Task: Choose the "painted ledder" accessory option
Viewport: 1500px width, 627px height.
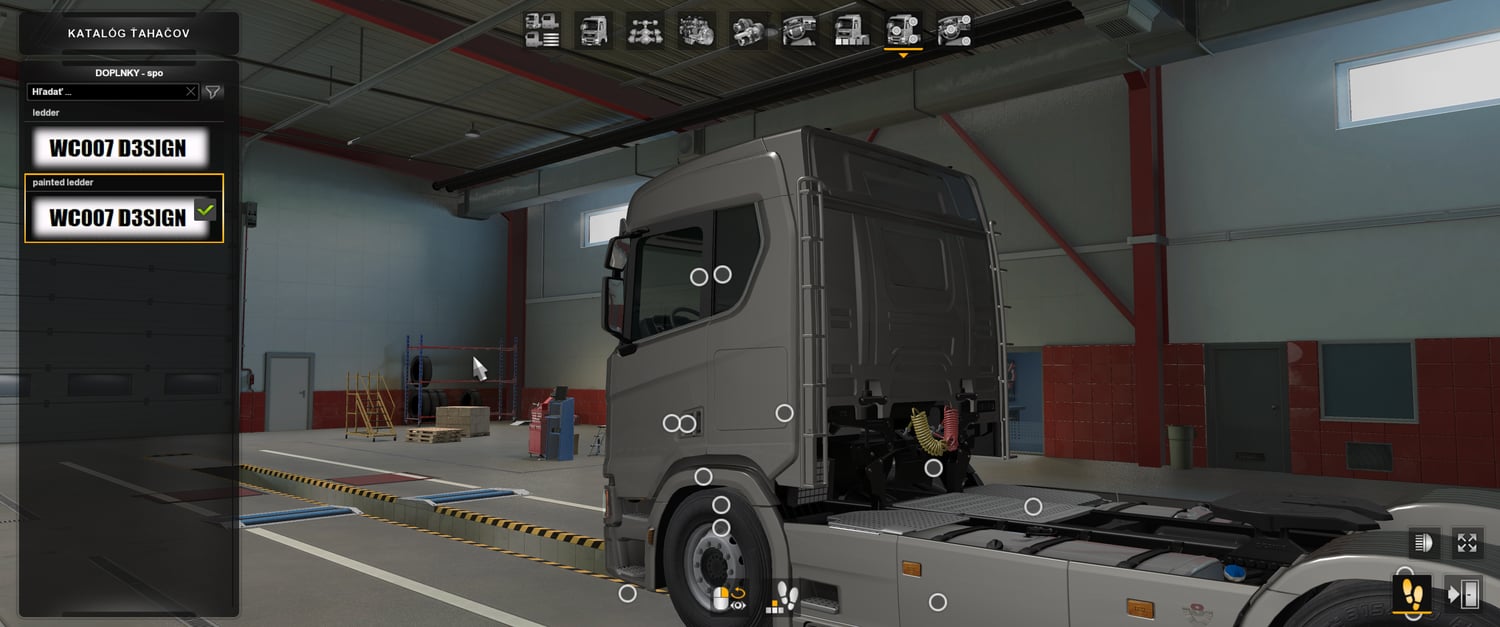Action: [118, 217]
